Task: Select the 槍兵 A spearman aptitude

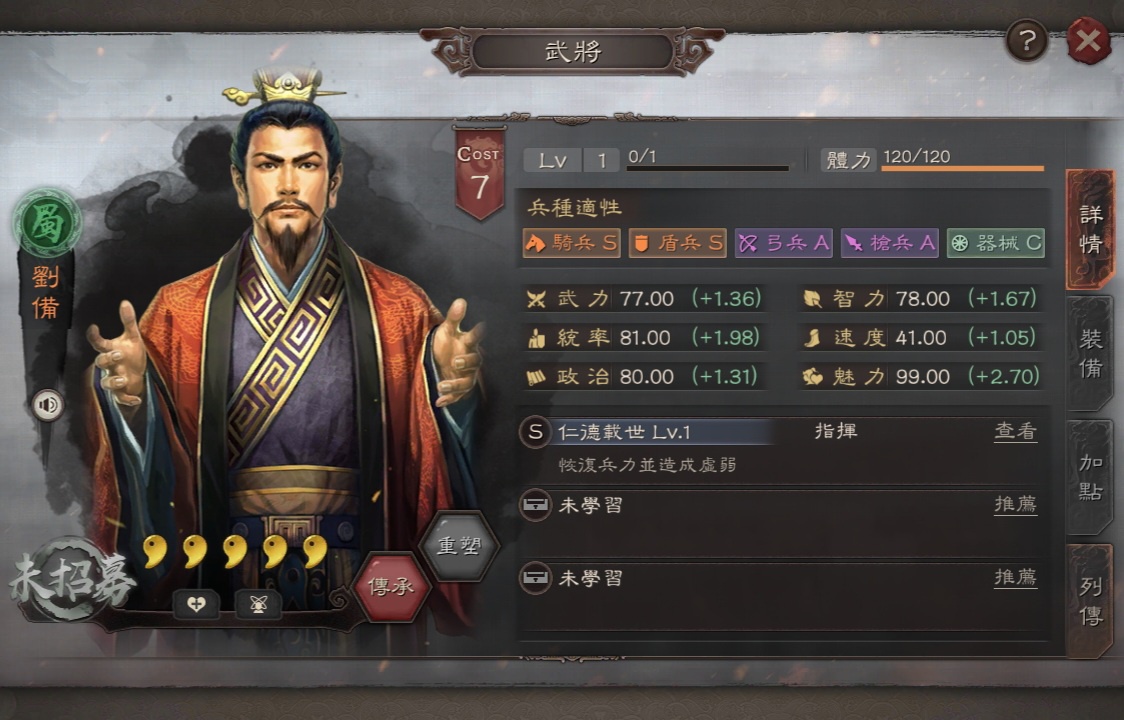Action: click(x=890, y=243)
